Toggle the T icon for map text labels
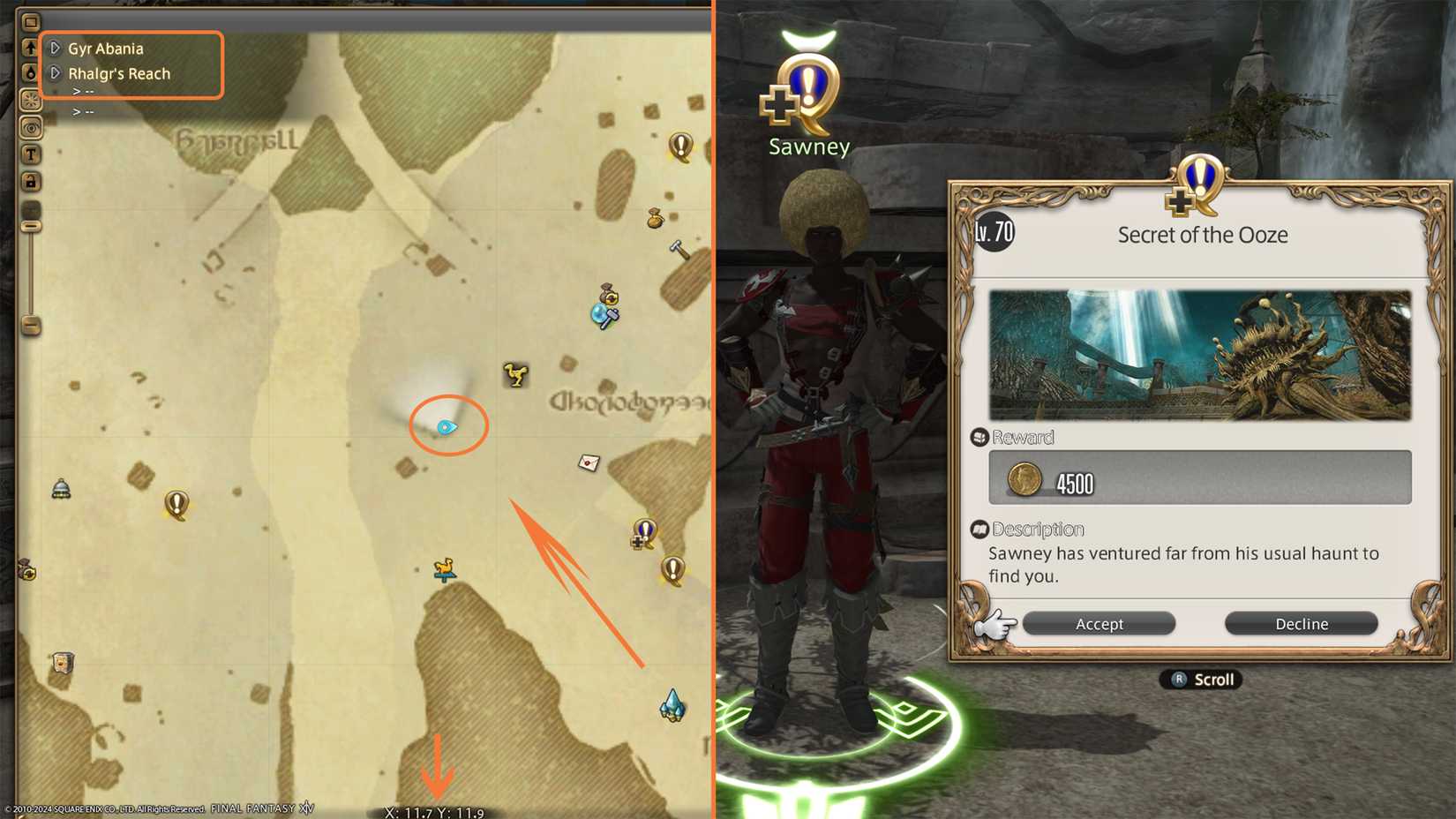 (x=31, y=154)
